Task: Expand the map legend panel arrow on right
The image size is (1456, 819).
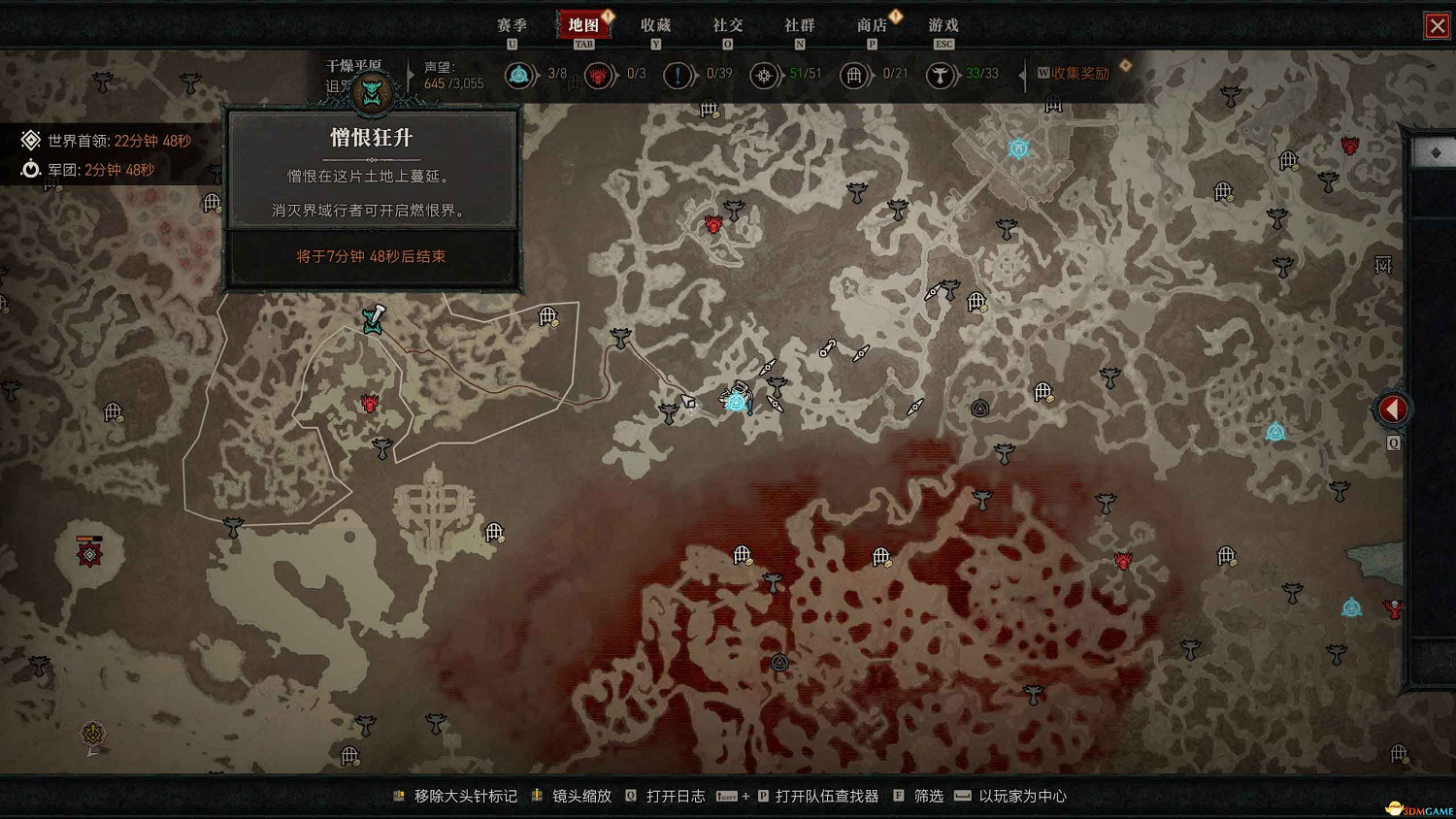Action: (x=1393, y=408)
